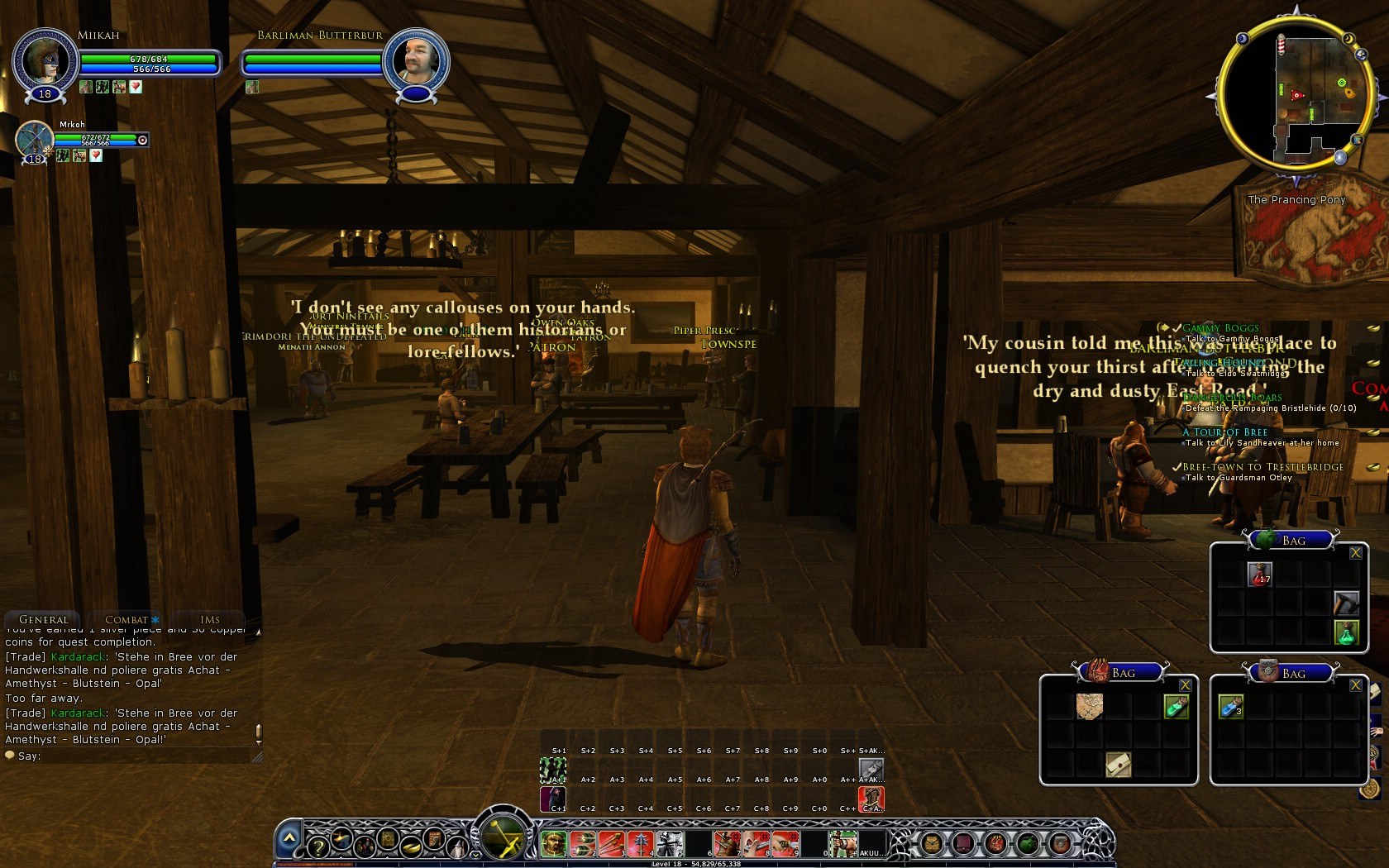Click the question mark help icon
This screenshot has height=868, width=1389.
pyautogui.click(x=317, y=847)
